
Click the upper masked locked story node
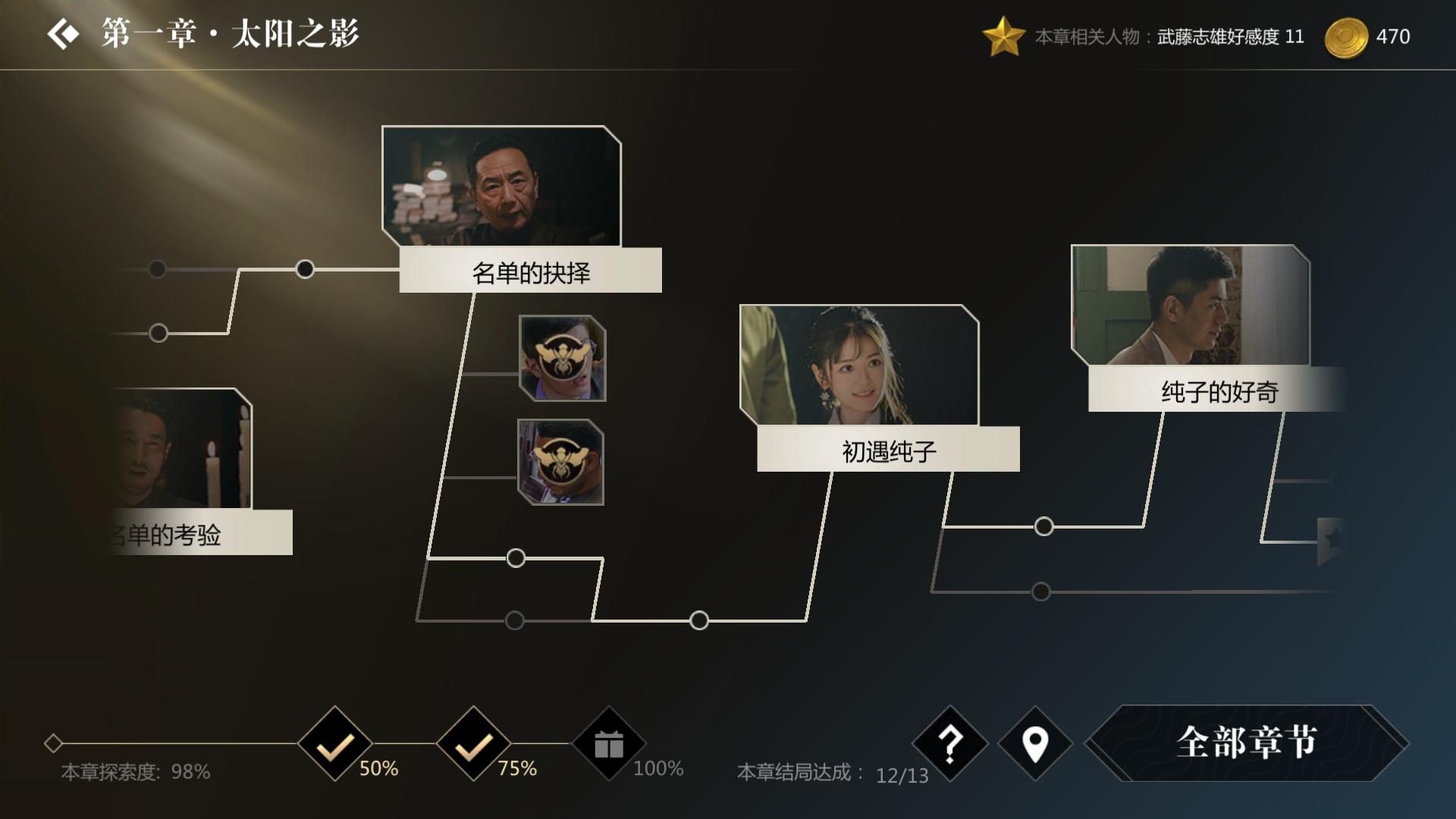(563, 360)
